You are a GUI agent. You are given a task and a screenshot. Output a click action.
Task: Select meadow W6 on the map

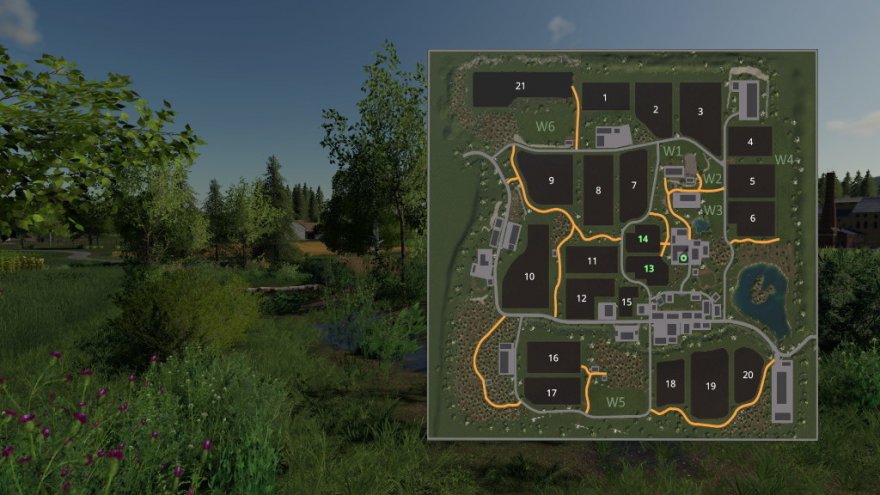544,126
